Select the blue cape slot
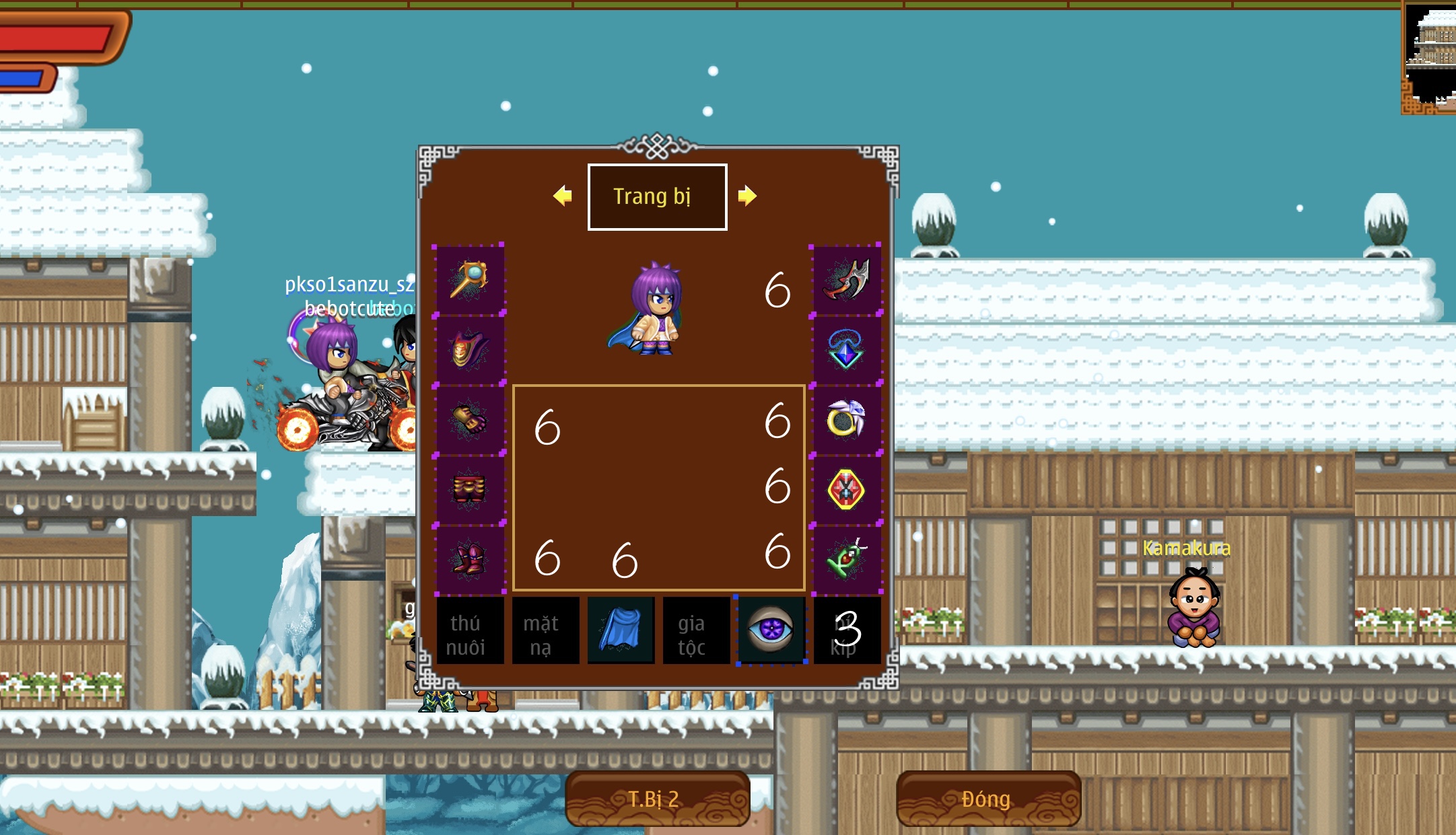The width and height of the screenshot is (1456, 835). (620, 631)
